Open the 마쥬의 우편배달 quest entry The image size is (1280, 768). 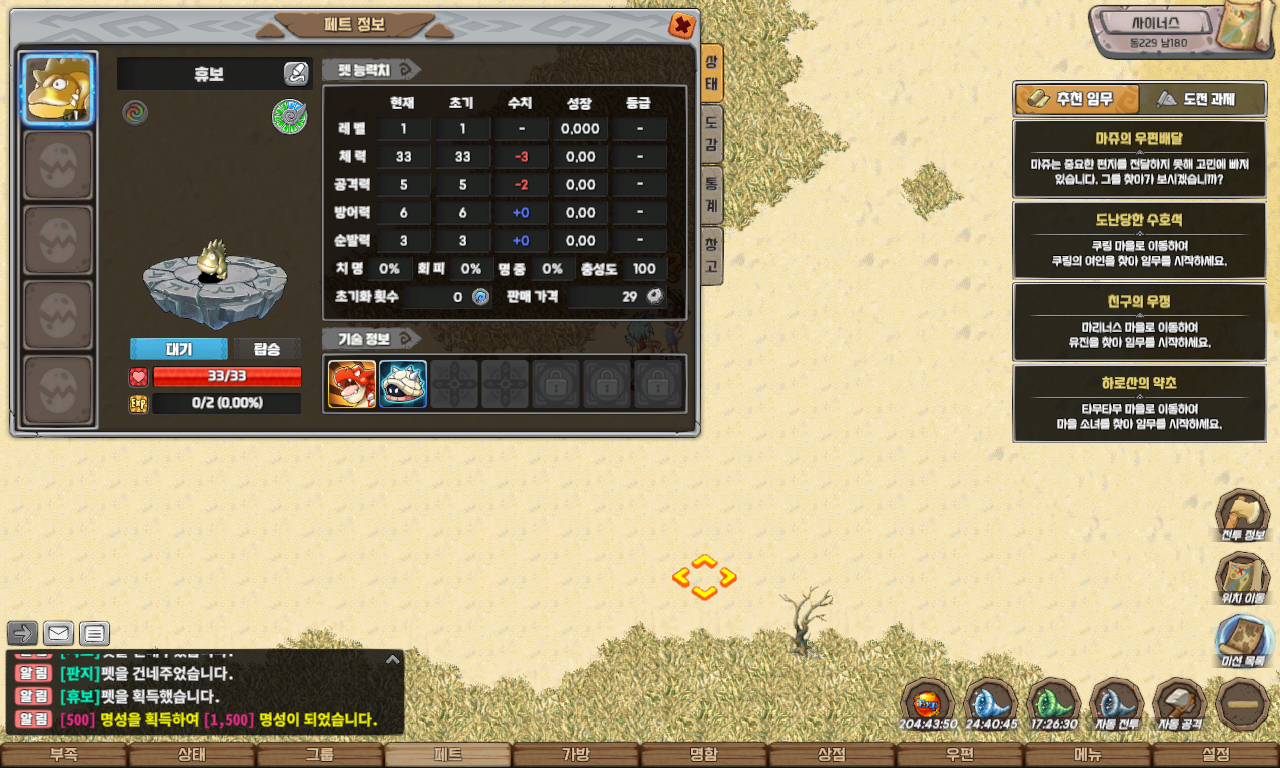(1139, 159)
